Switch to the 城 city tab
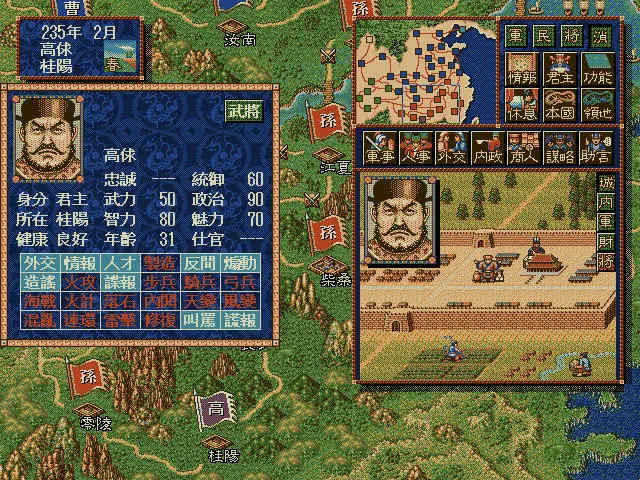Image resolution: width=640 pixels, height=480 pixels. coord(606,184)
